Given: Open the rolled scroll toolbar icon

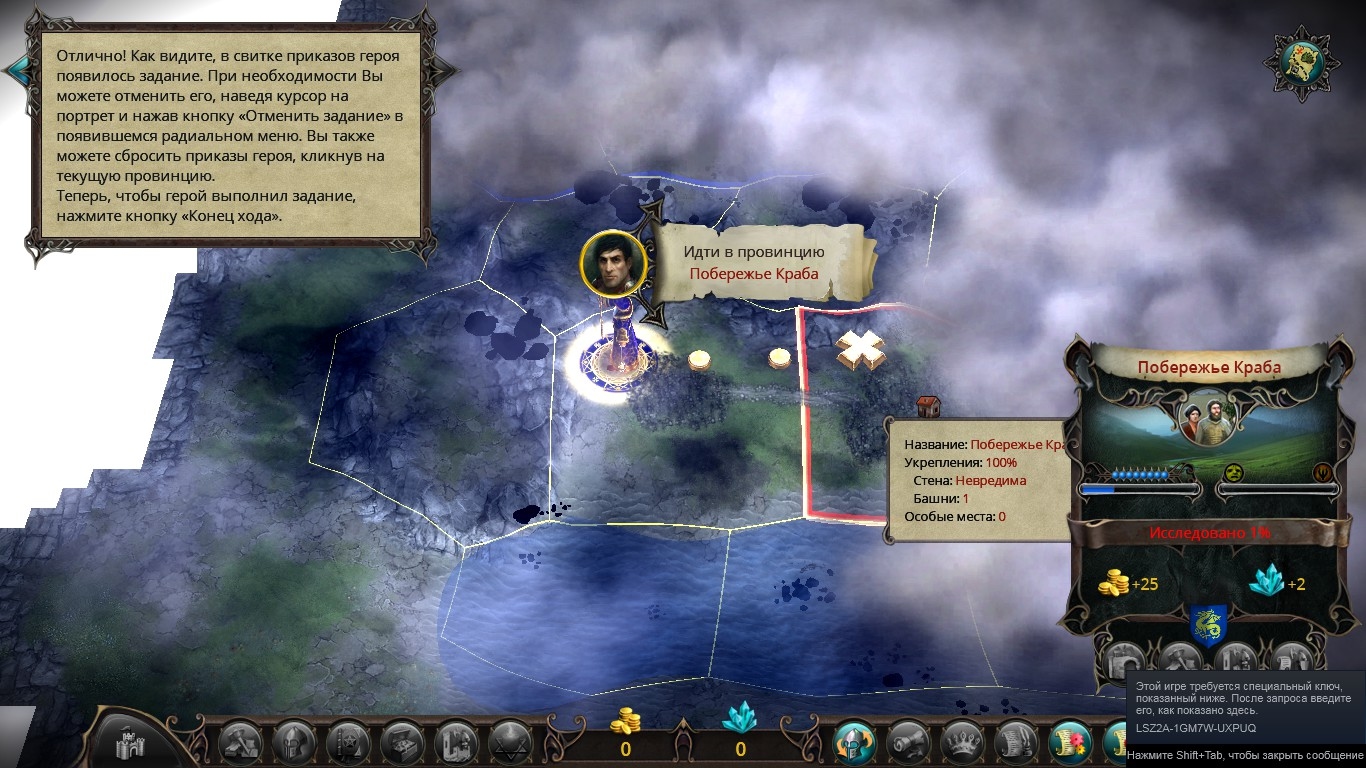Looking at the screenshot, I should 908,742.
